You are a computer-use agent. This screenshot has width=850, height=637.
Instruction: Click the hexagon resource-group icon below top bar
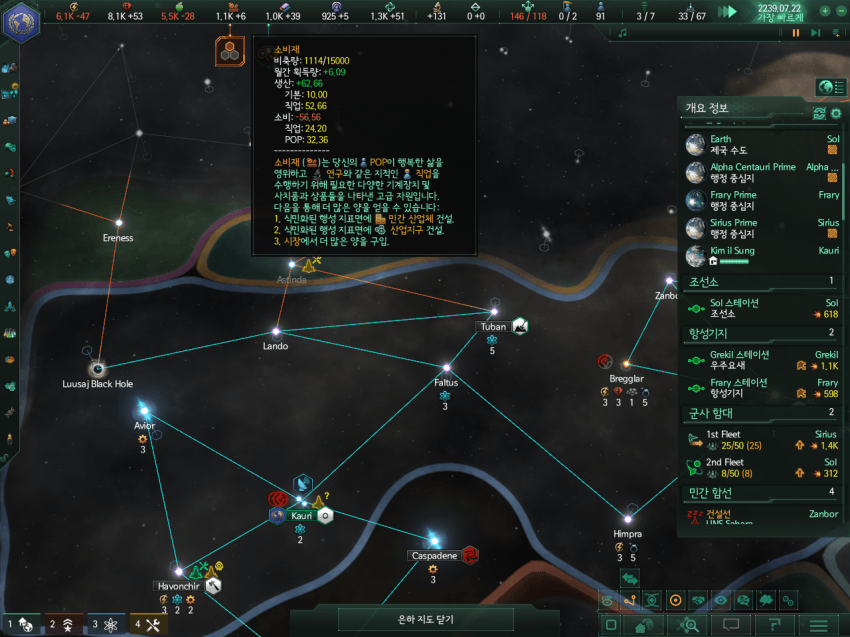pos(231,51)
